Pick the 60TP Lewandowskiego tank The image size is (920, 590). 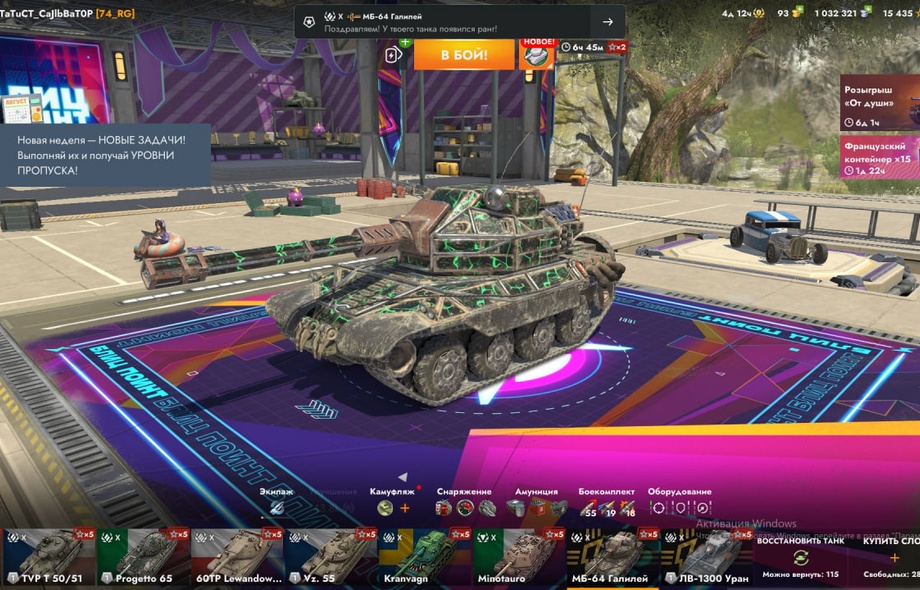pos(237,558)
